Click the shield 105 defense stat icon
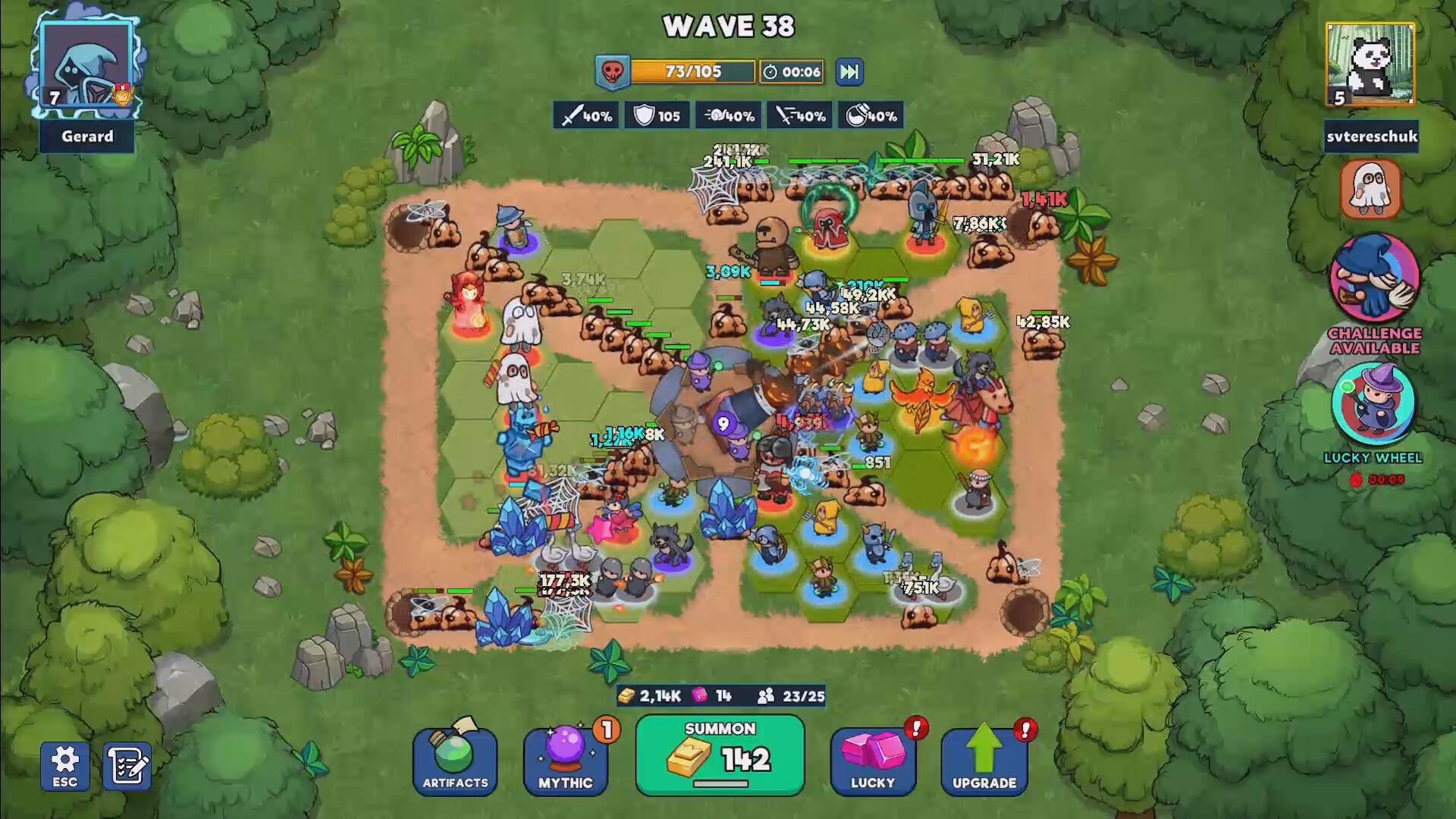This screenshot has height=819, width=1456. (x=657, y=115)
